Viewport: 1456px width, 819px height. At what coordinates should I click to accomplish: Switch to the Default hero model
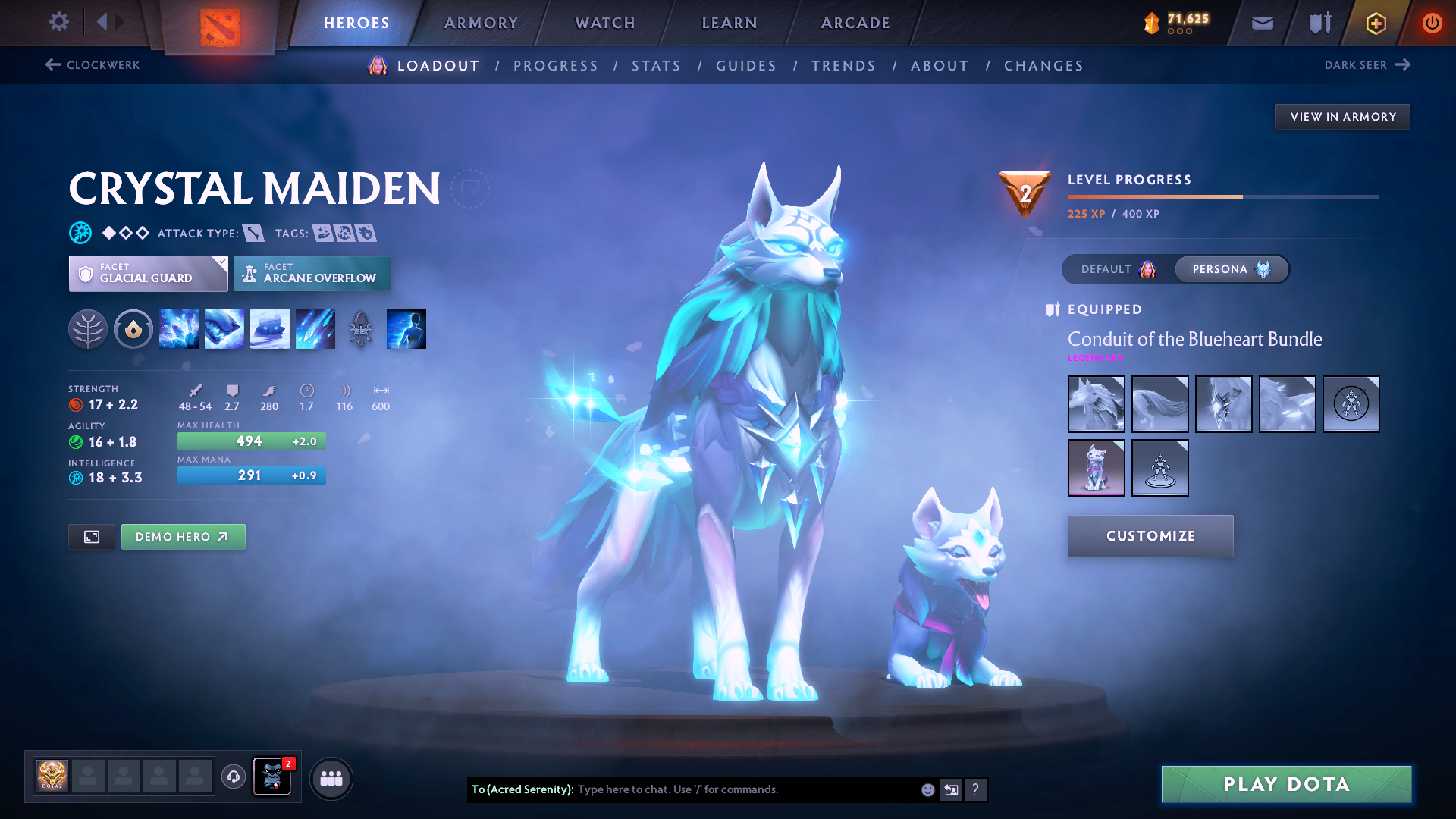click(1118, 269)
